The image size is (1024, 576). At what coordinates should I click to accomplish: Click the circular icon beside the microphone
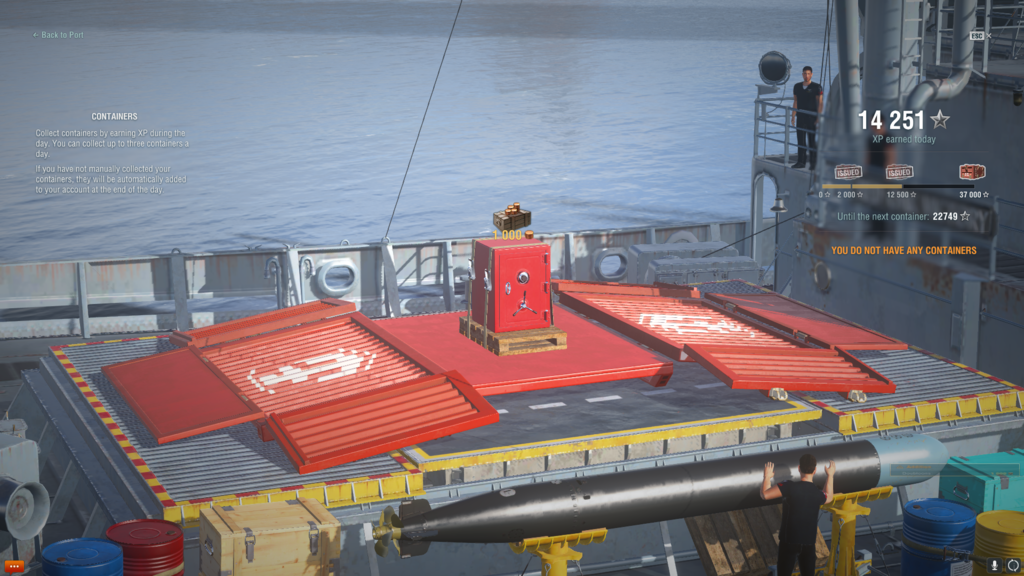click(x=1012, y=565)
